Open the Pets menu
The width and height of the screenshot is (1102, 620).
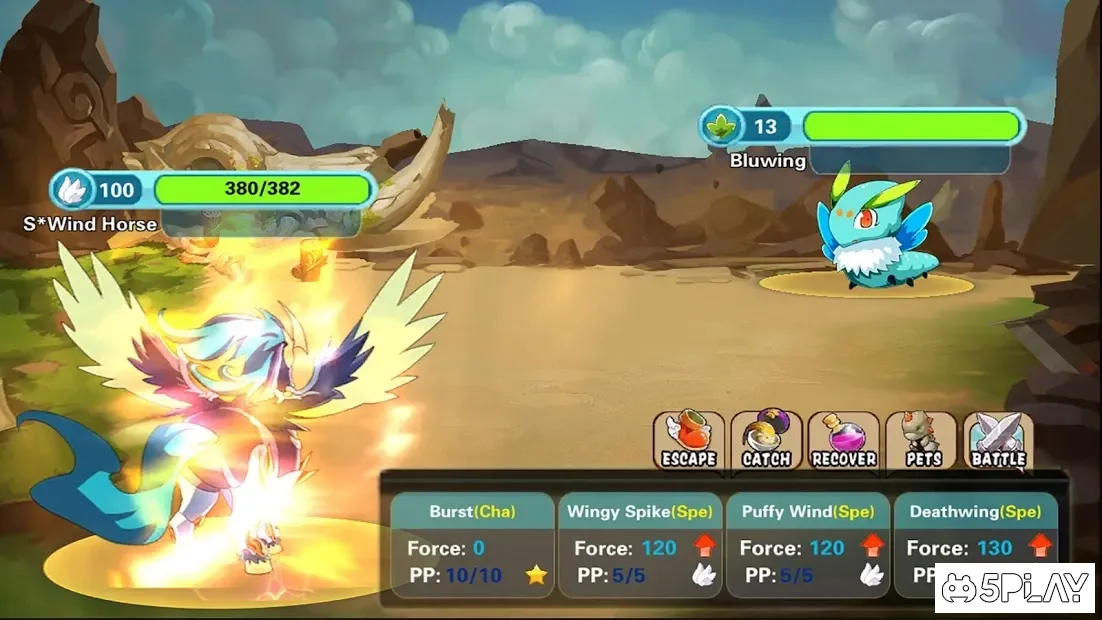(x=921, y=441)
